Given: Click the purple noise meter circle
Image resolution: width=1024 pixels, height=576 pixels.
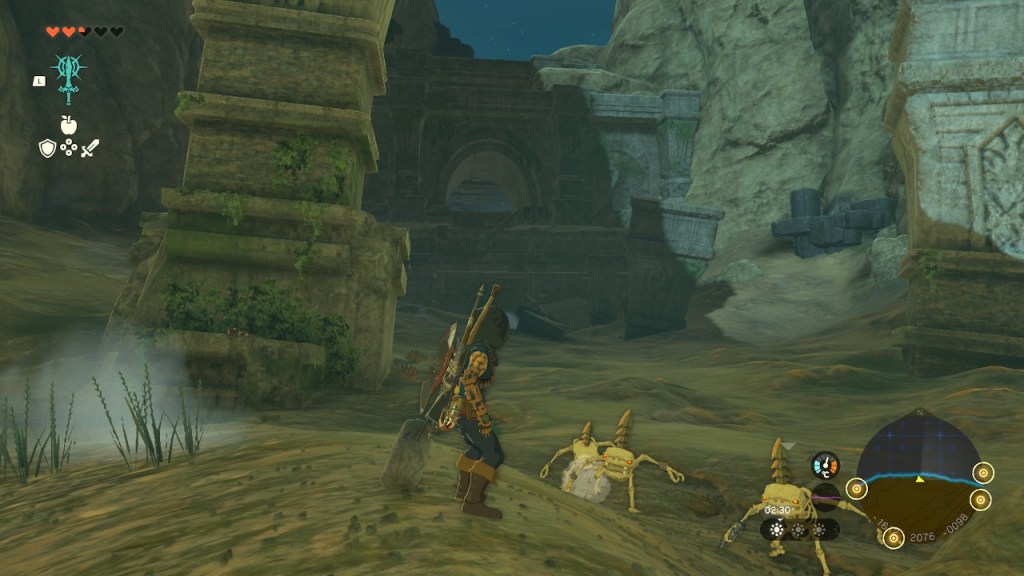Looking at the screenshot, I should pos(825,497).
